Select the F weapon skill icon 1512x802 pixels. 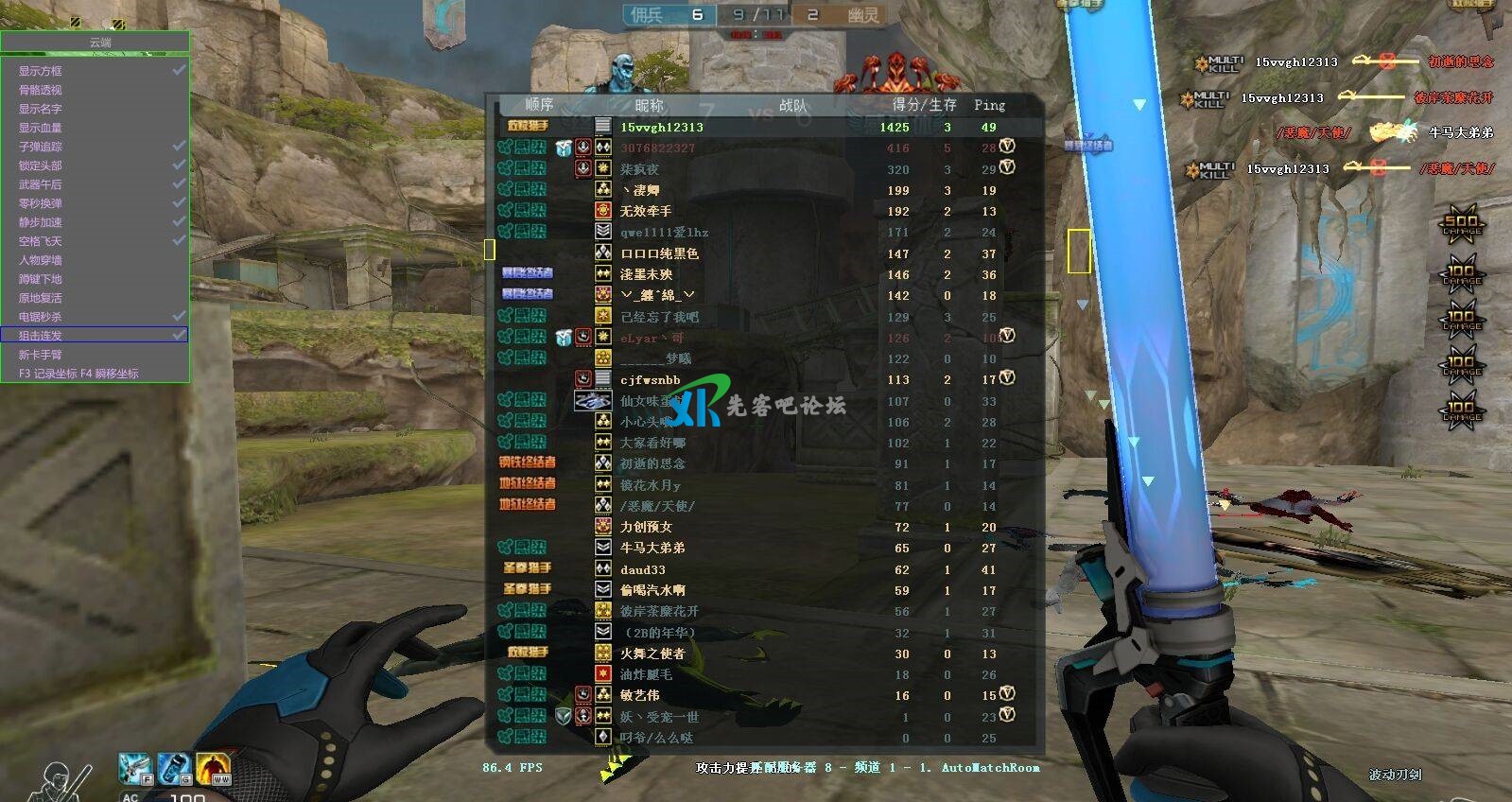[x=135, y=767]
